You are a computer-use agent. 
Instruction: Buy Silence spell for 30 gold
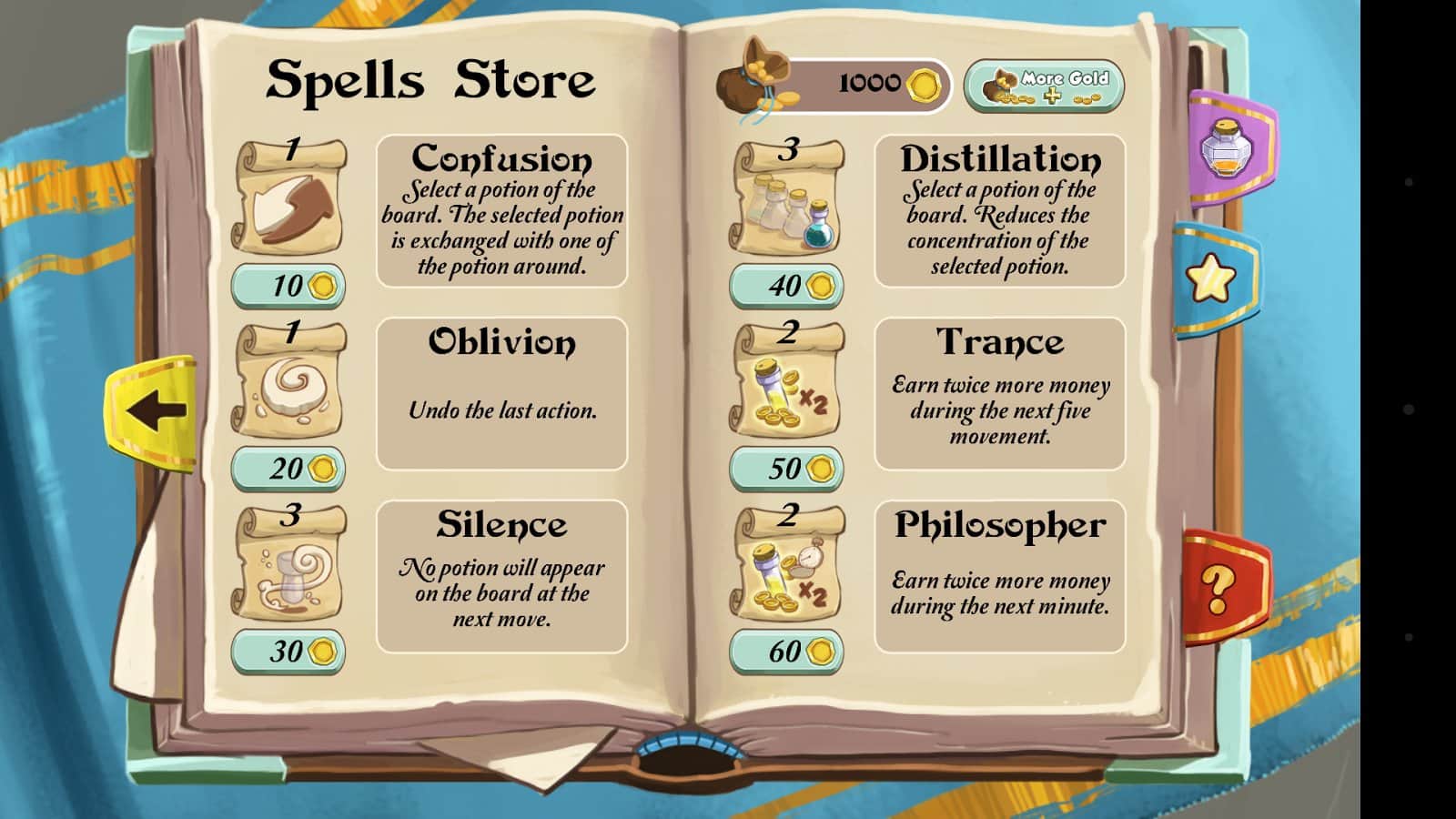click(x=288, y=652)
